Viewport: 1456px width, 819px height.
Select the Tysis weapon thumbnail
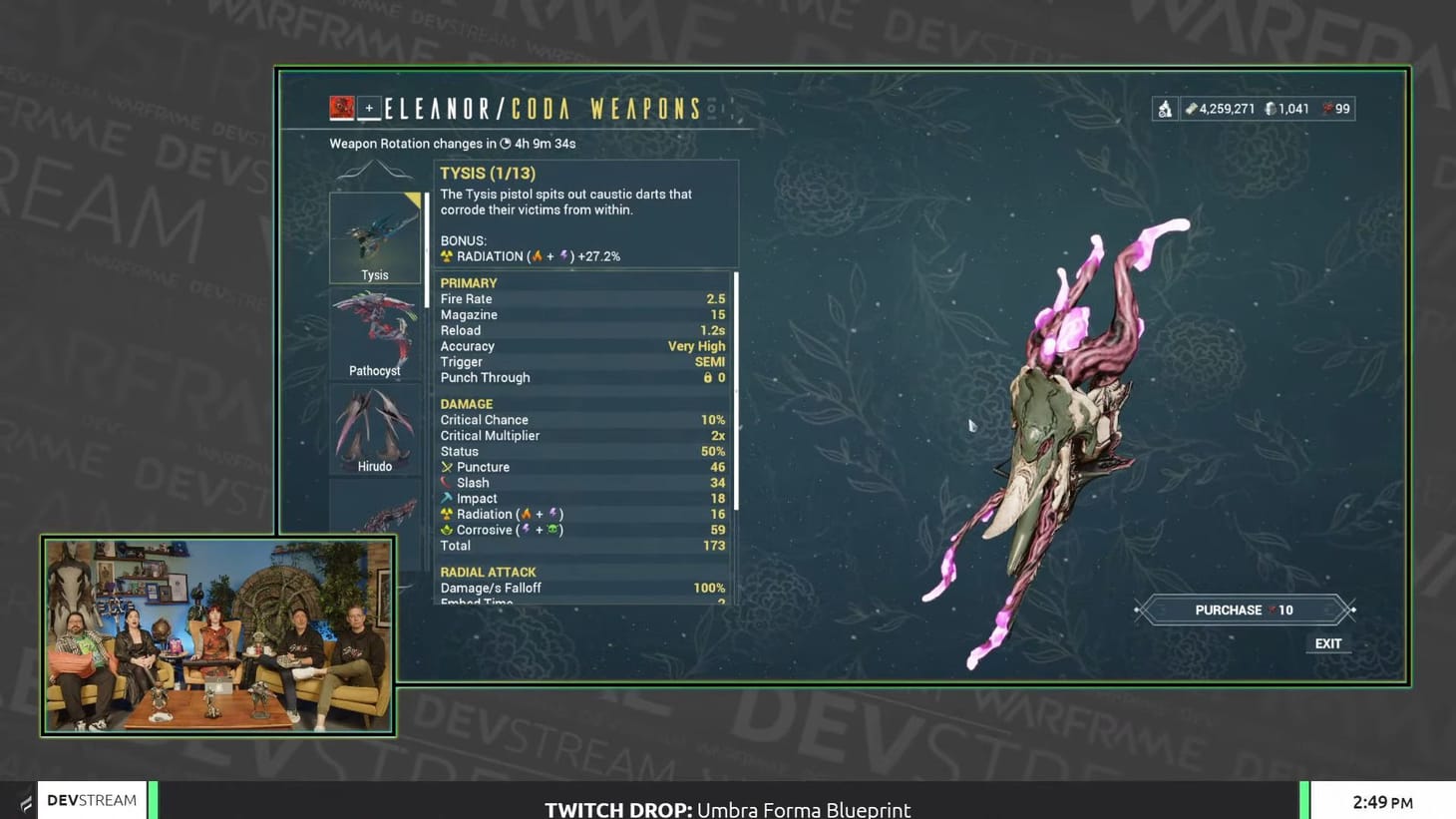375,234
